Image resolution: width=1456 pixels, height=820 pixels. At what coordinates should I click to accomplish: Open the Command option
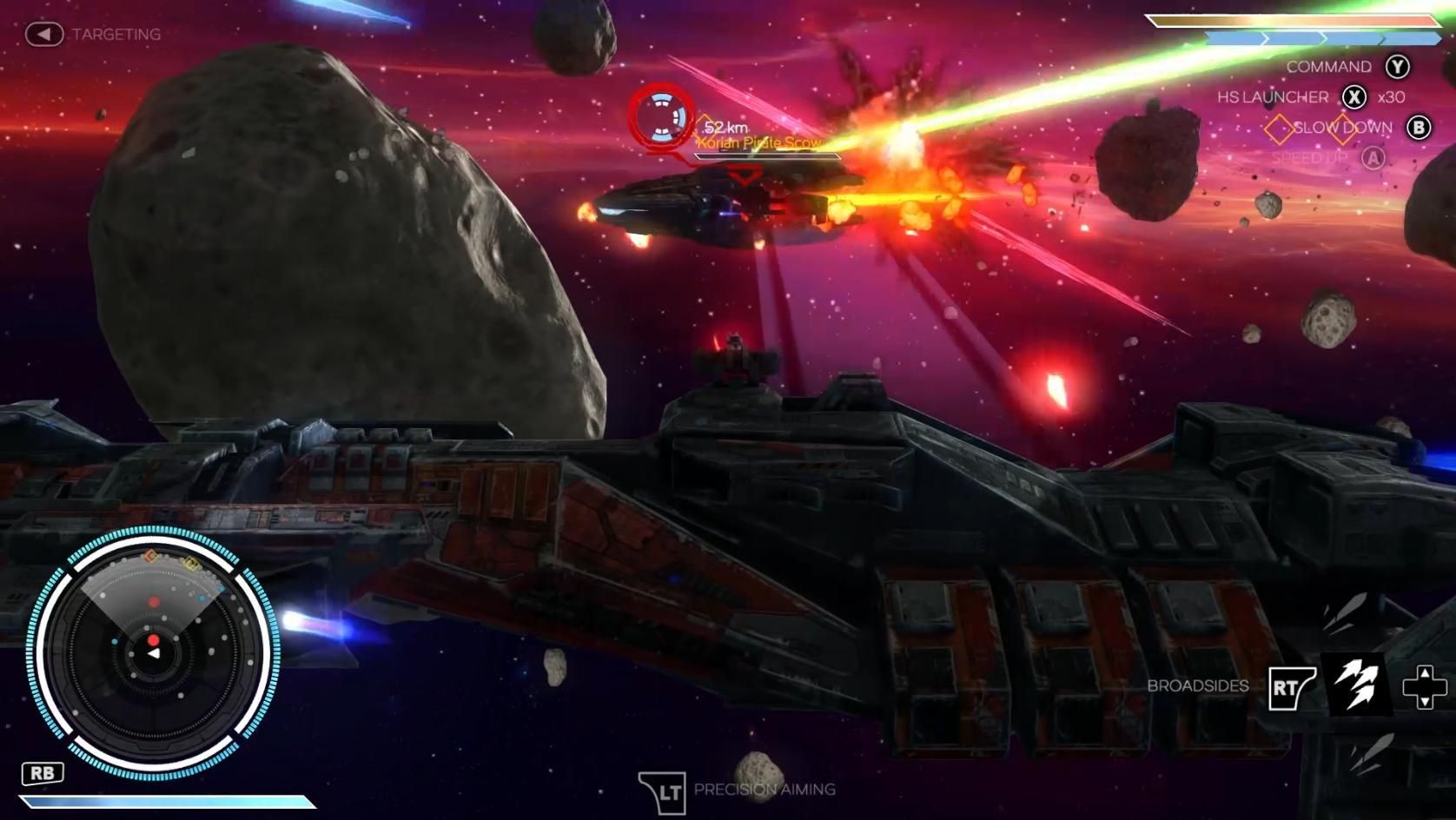pos(1328,67)
